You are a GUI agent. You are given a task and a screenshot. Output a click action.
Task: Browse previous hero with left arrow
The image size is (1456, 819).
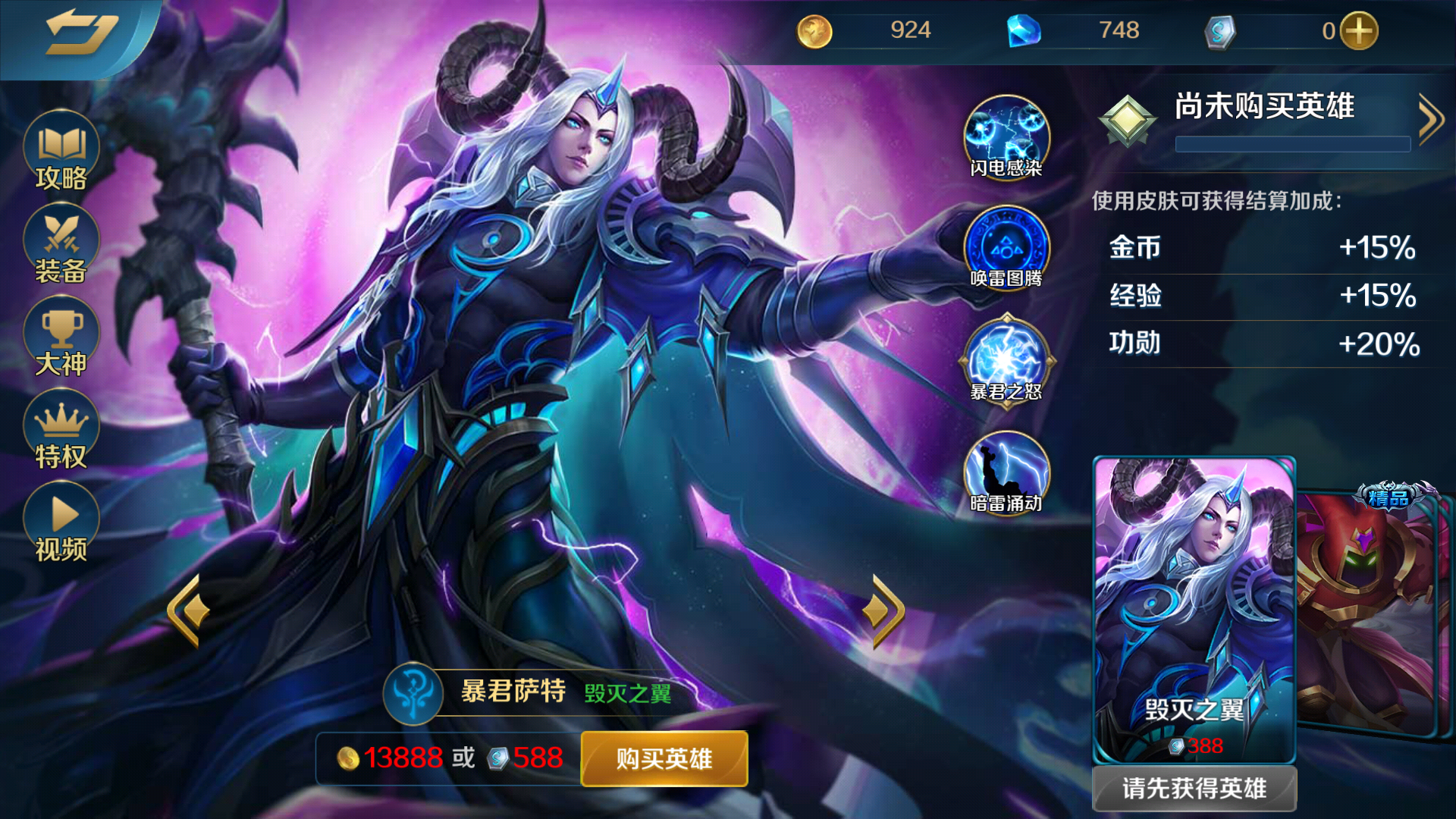tap(186, 607)
